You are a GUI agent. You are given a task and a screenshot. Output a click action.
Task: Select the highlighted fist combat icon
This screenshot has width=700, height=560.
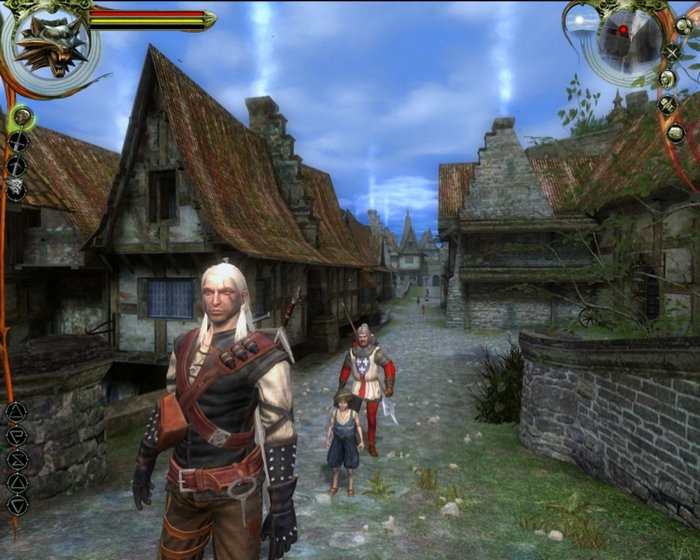[21, 118]
